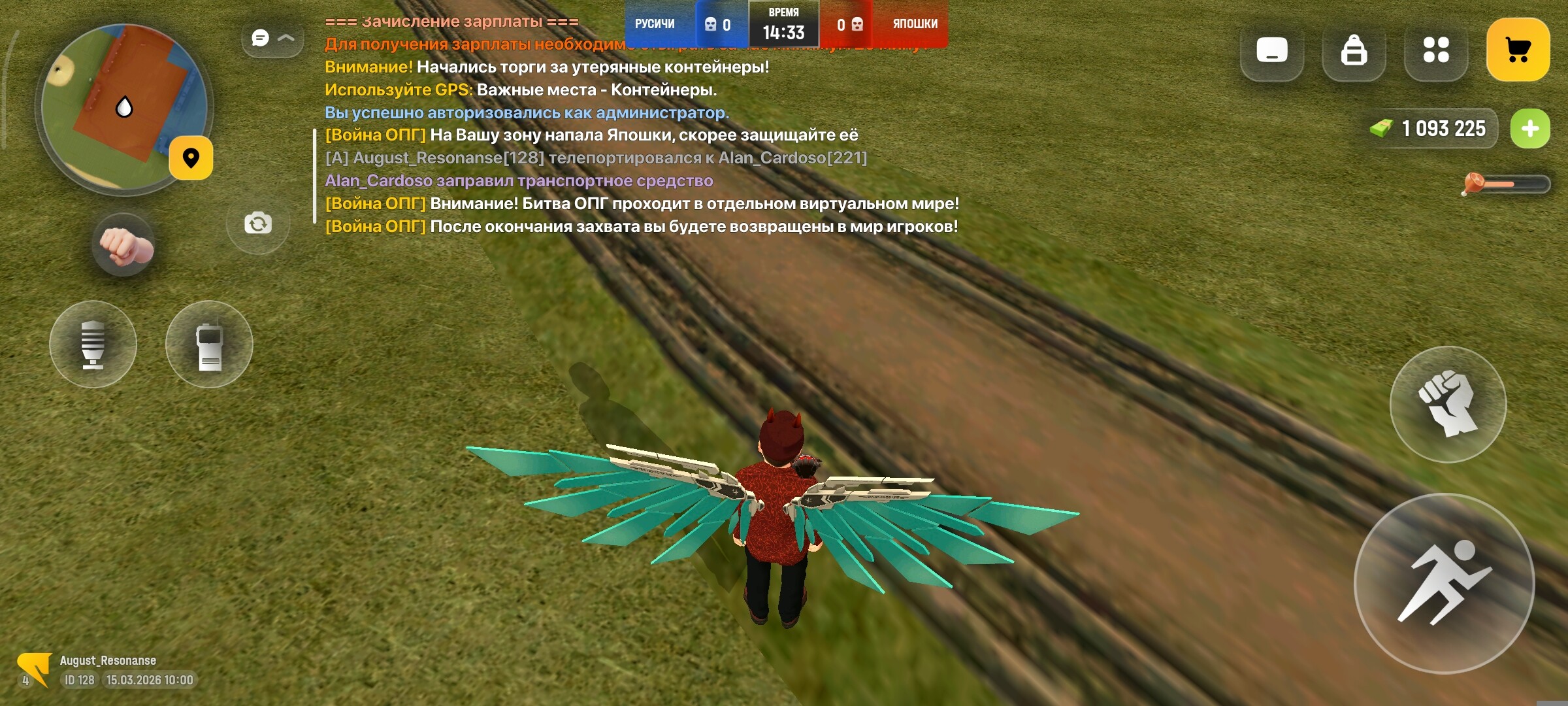1568x706 pixels.
Task: Tap the running man sprint button
Action: coord(1444,583)
